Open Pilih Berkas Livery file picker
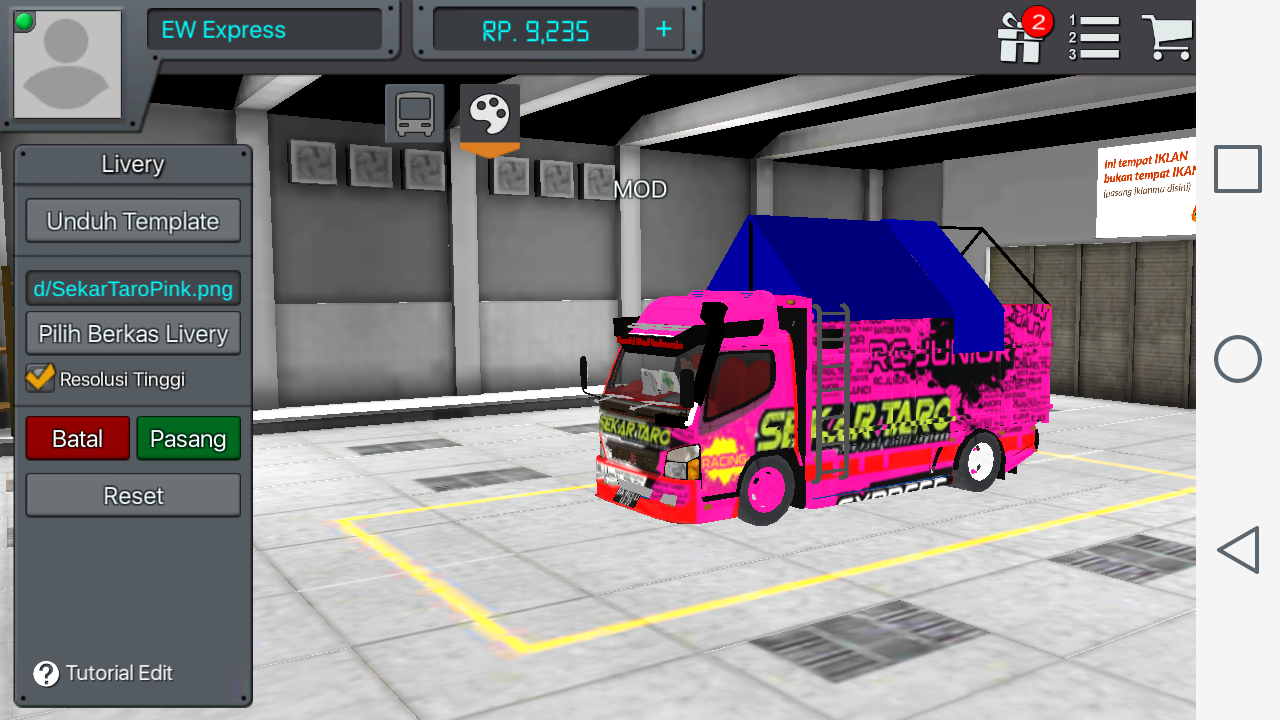 (x=133, y=333)
